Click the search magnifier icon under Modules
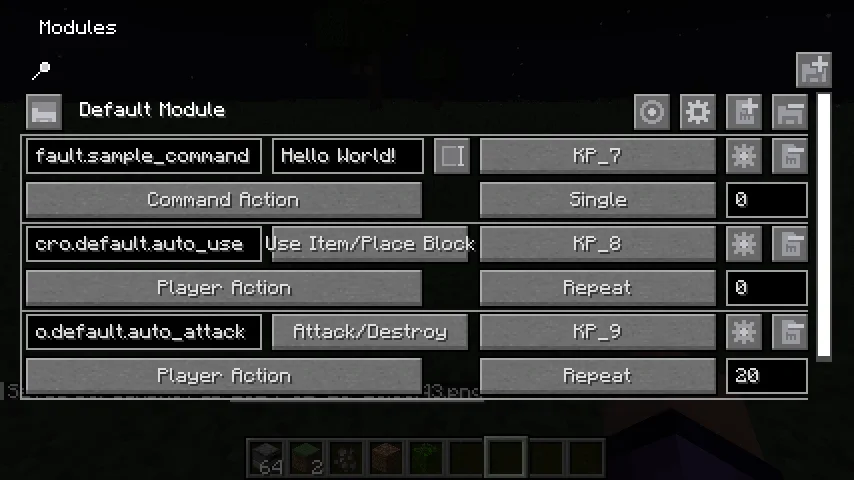 point(42,70)
